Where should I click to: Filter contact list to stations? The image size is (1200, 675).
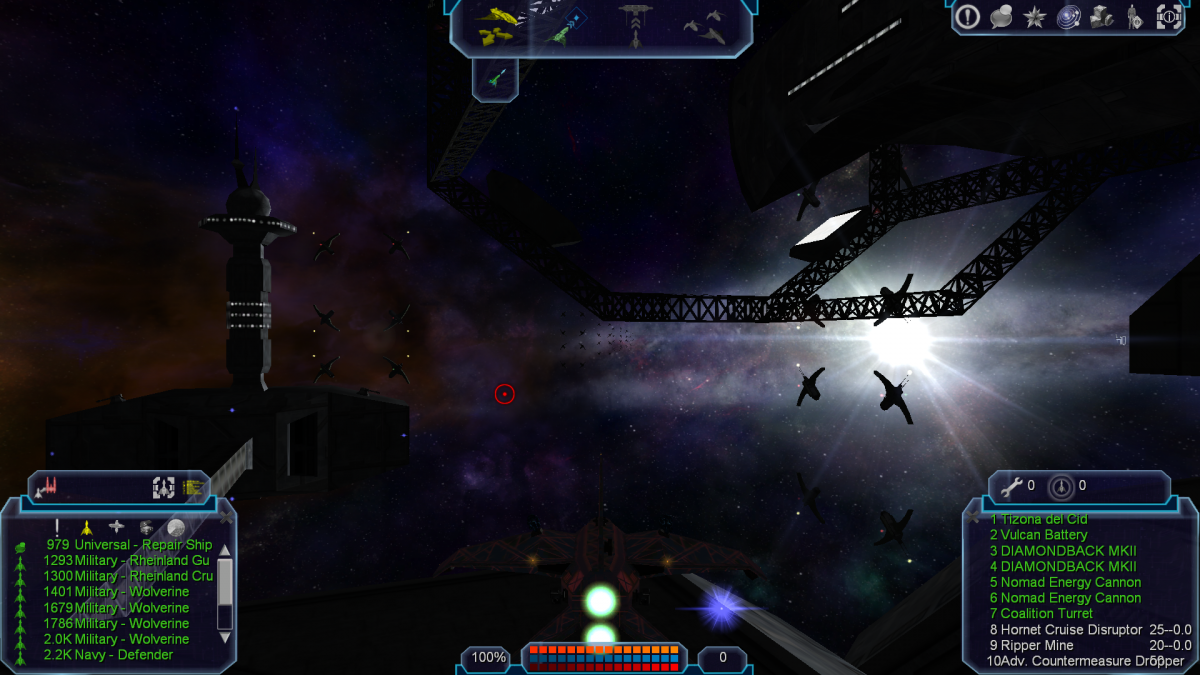116,527
